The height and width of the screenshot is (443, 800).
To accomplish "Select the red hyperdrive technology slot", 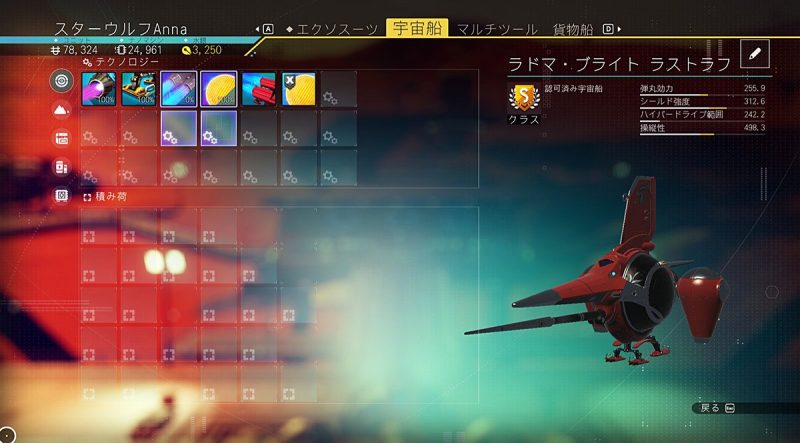I will 259,89.
